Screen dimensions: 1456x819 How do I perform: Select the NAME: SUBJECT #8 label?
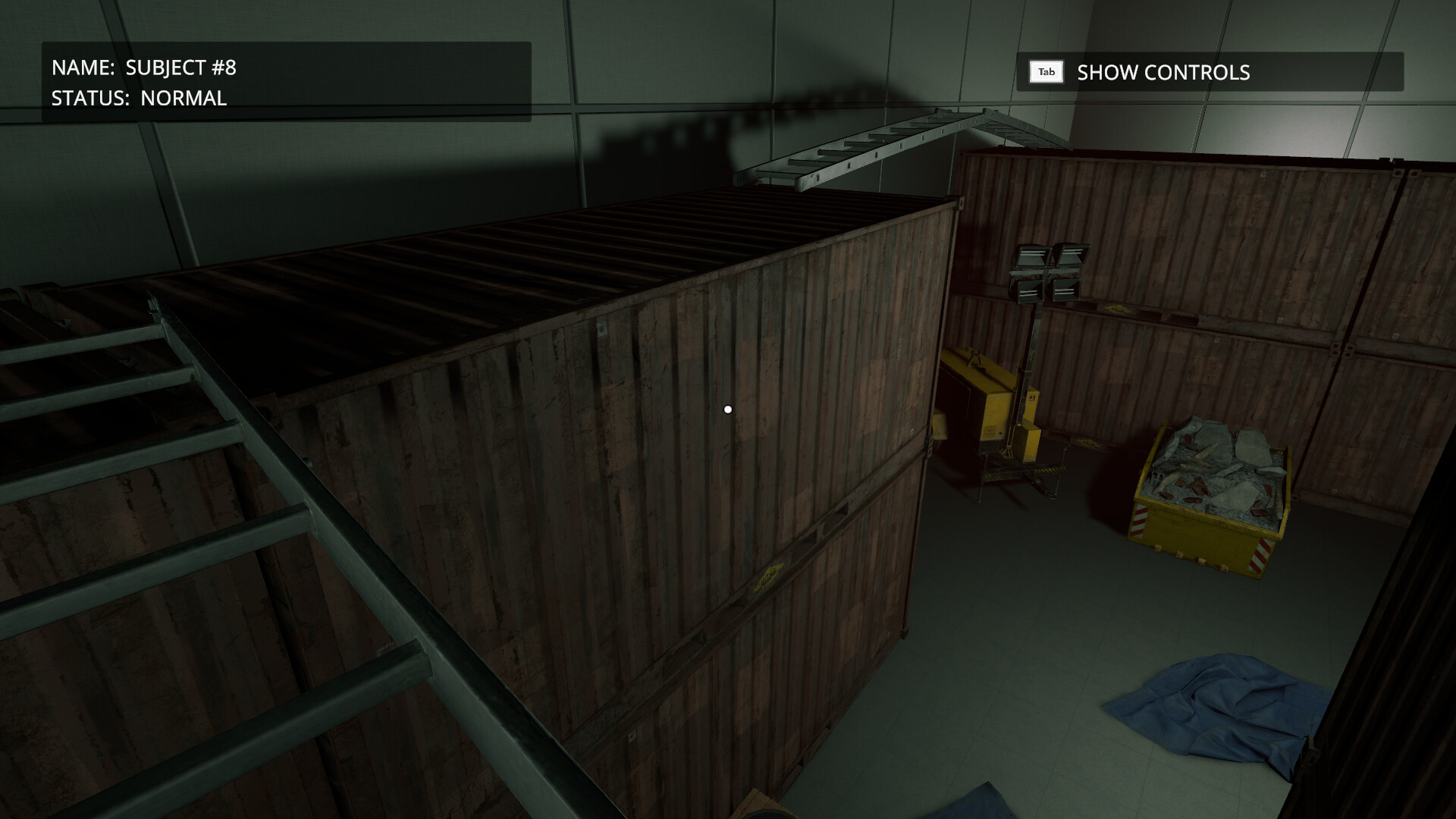click(144, 67)
